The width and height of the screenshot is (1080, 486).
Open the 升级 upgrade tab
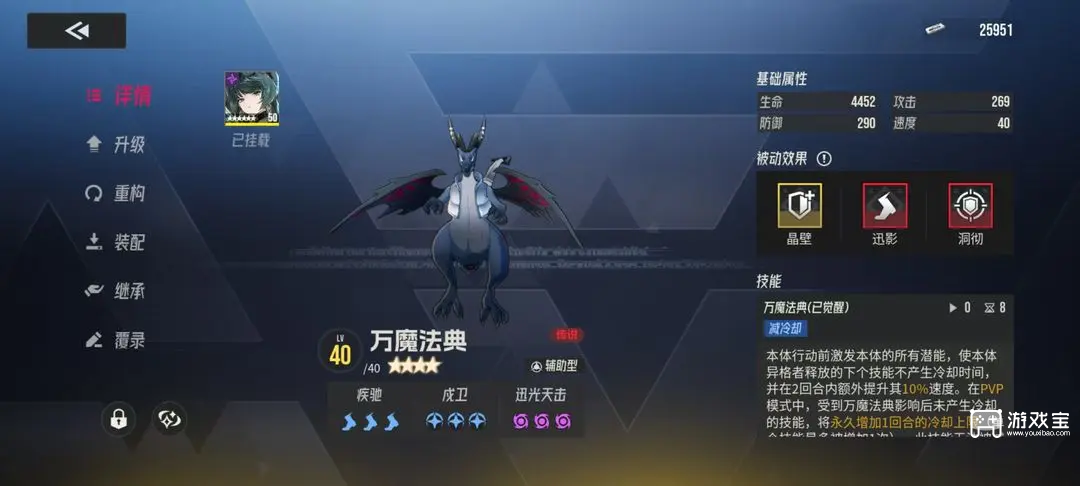click(117, 144)
